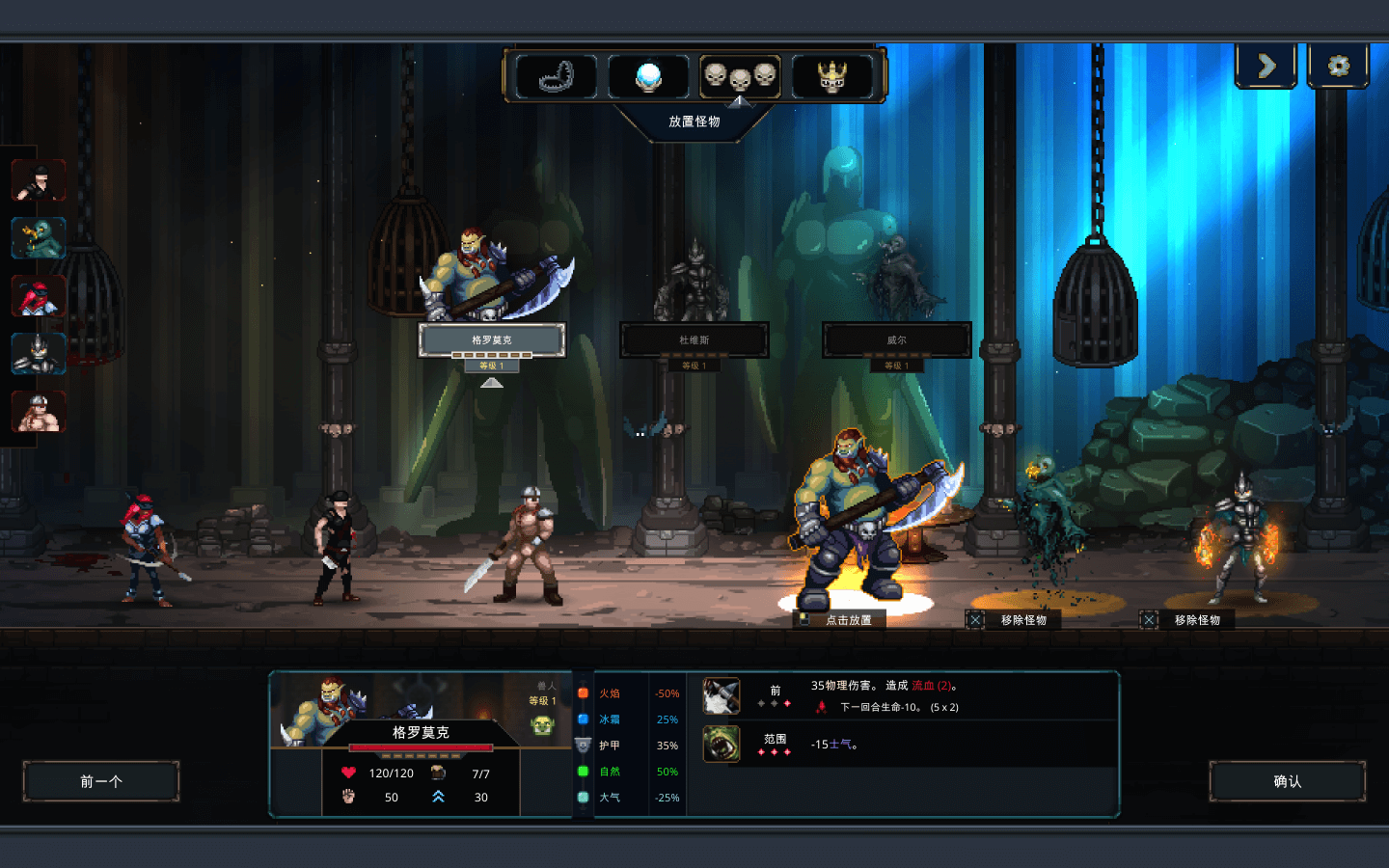
Task: Switch to the trap jaw tab
Action: tap(556, 76)
